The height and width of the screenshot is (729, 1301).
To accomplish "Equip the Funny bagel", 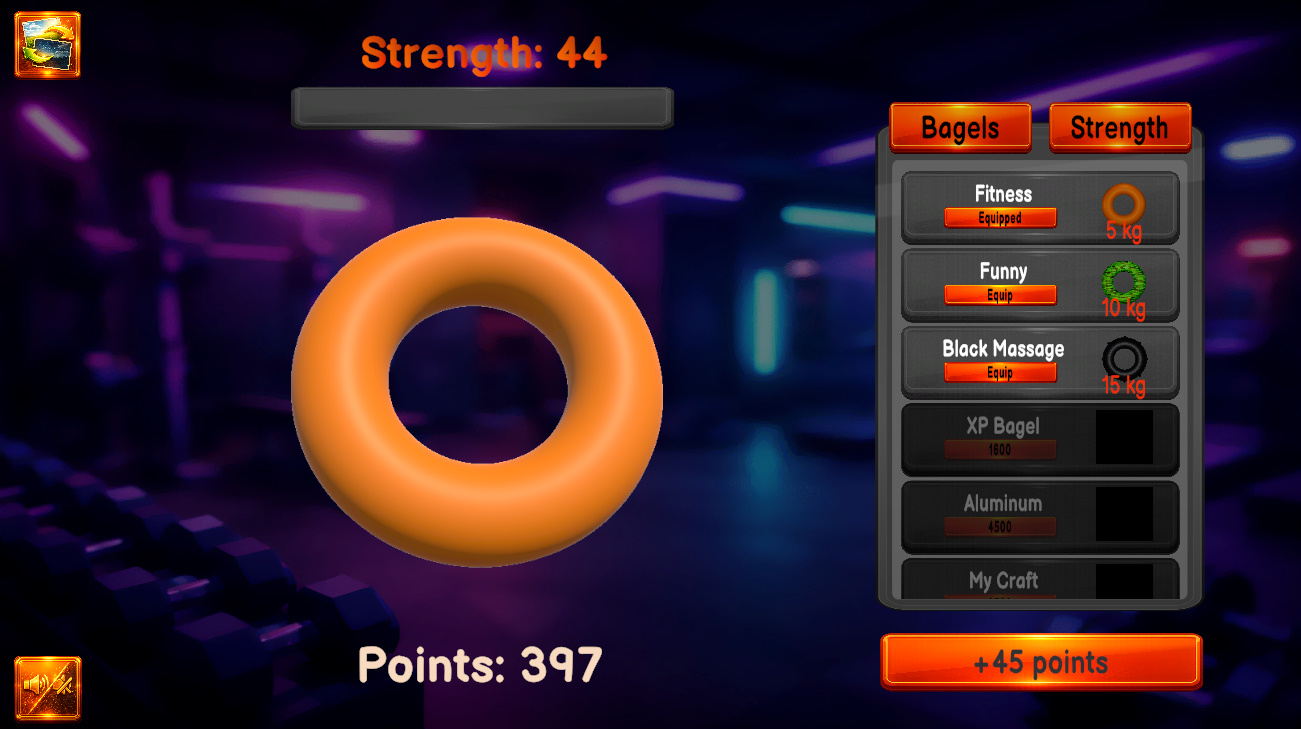I will (x=1000, y=295).
